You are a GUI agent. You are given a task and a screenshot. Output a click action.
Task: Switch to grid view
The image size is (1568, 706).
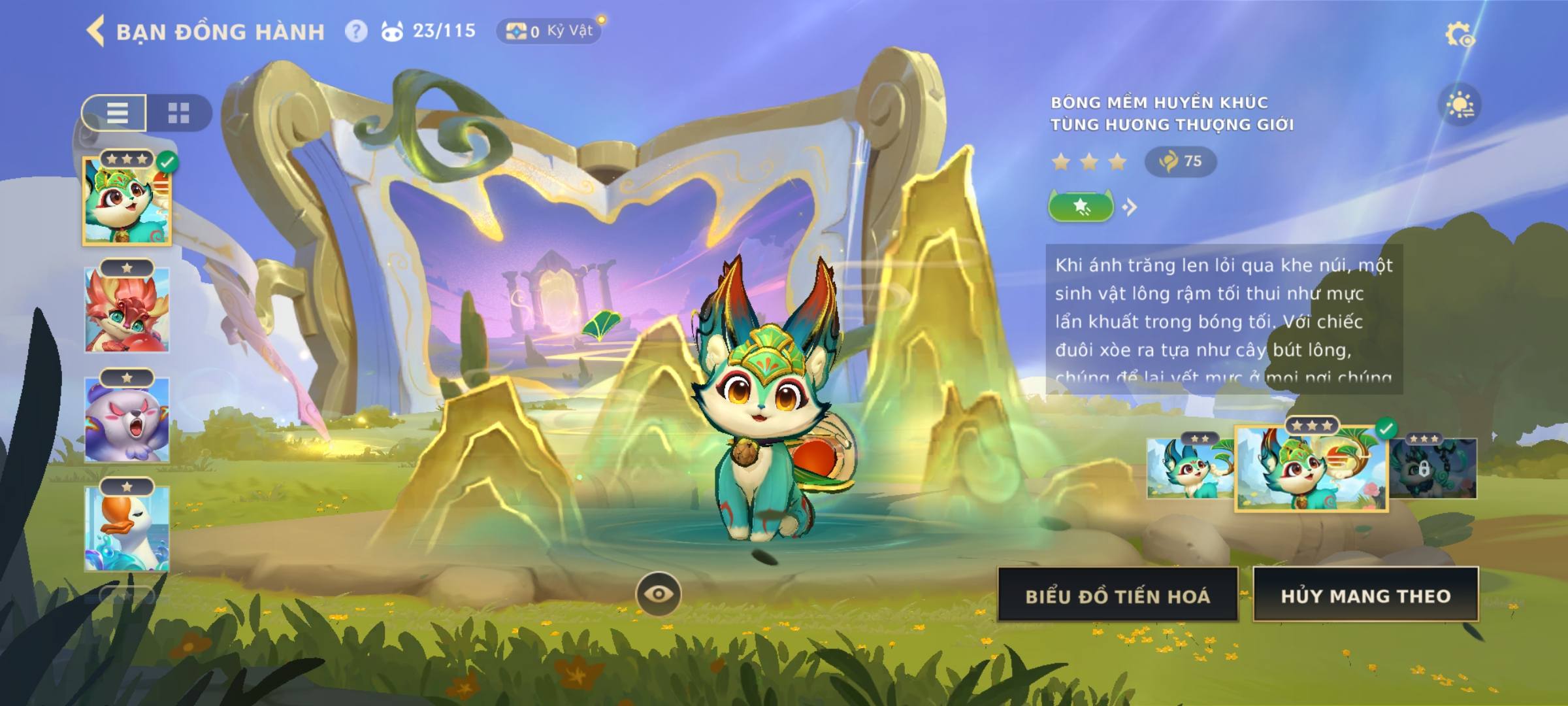tap(178, 112)
